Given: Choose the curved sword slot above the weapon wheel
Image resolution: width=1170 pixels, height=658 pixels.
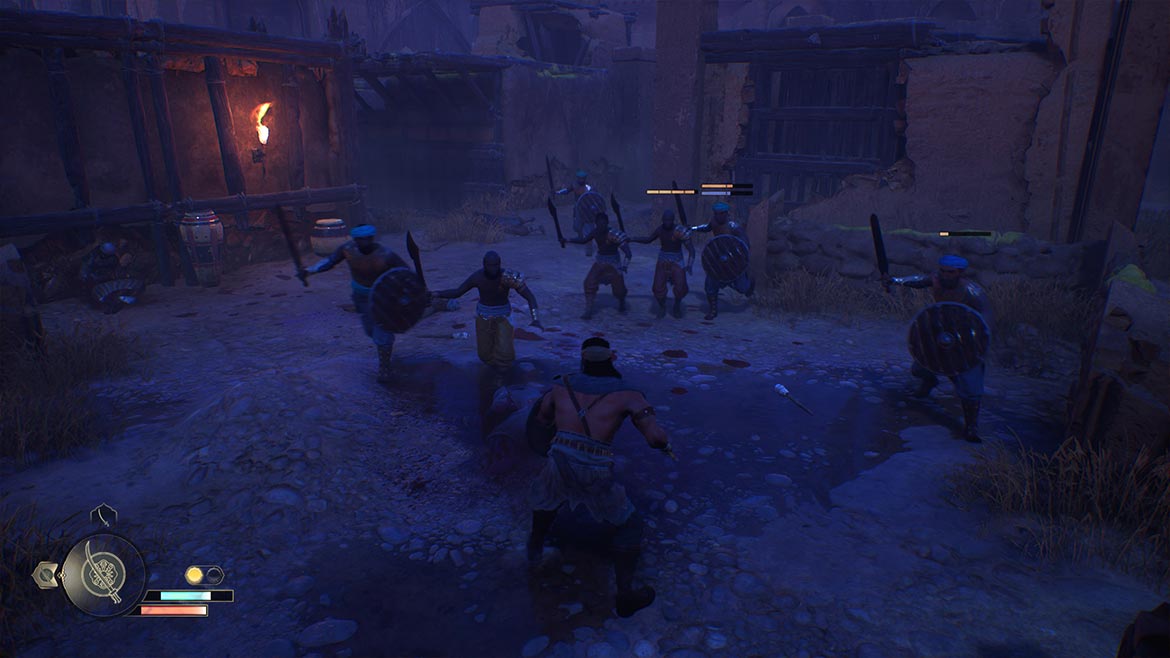Looking at the screenshot, I should [104, 516].
